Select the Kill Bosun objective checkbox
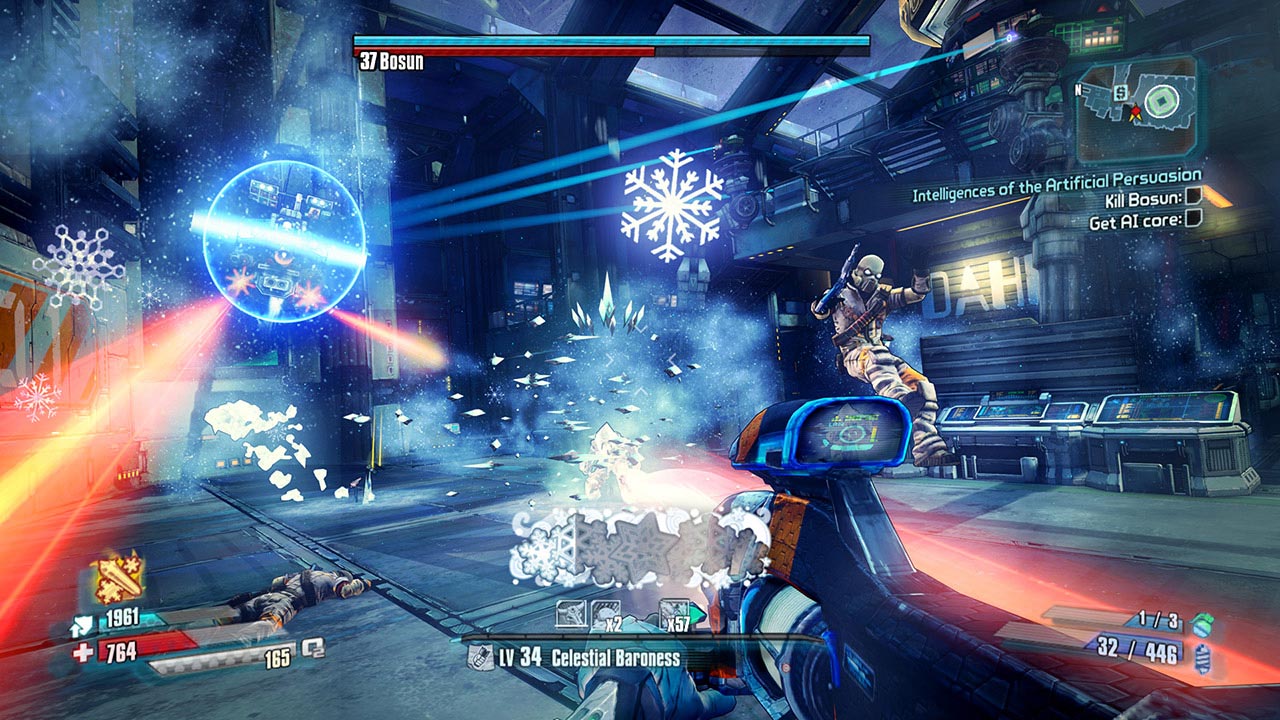The image size is (1280, 720). (1194, 200)
